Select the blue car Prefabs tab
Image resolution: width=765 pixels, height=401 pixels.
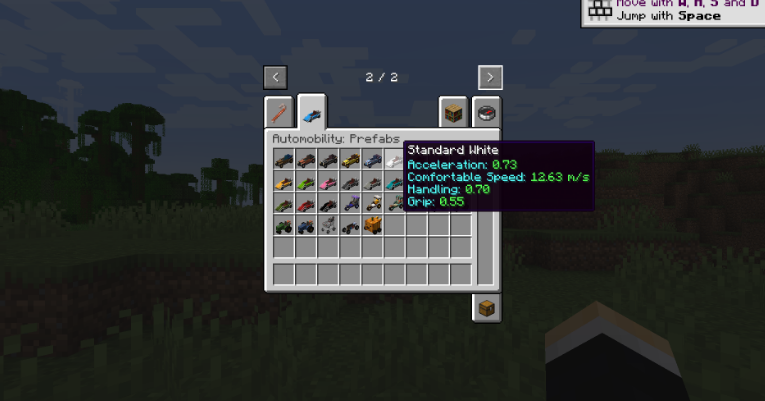pos(312,112)
